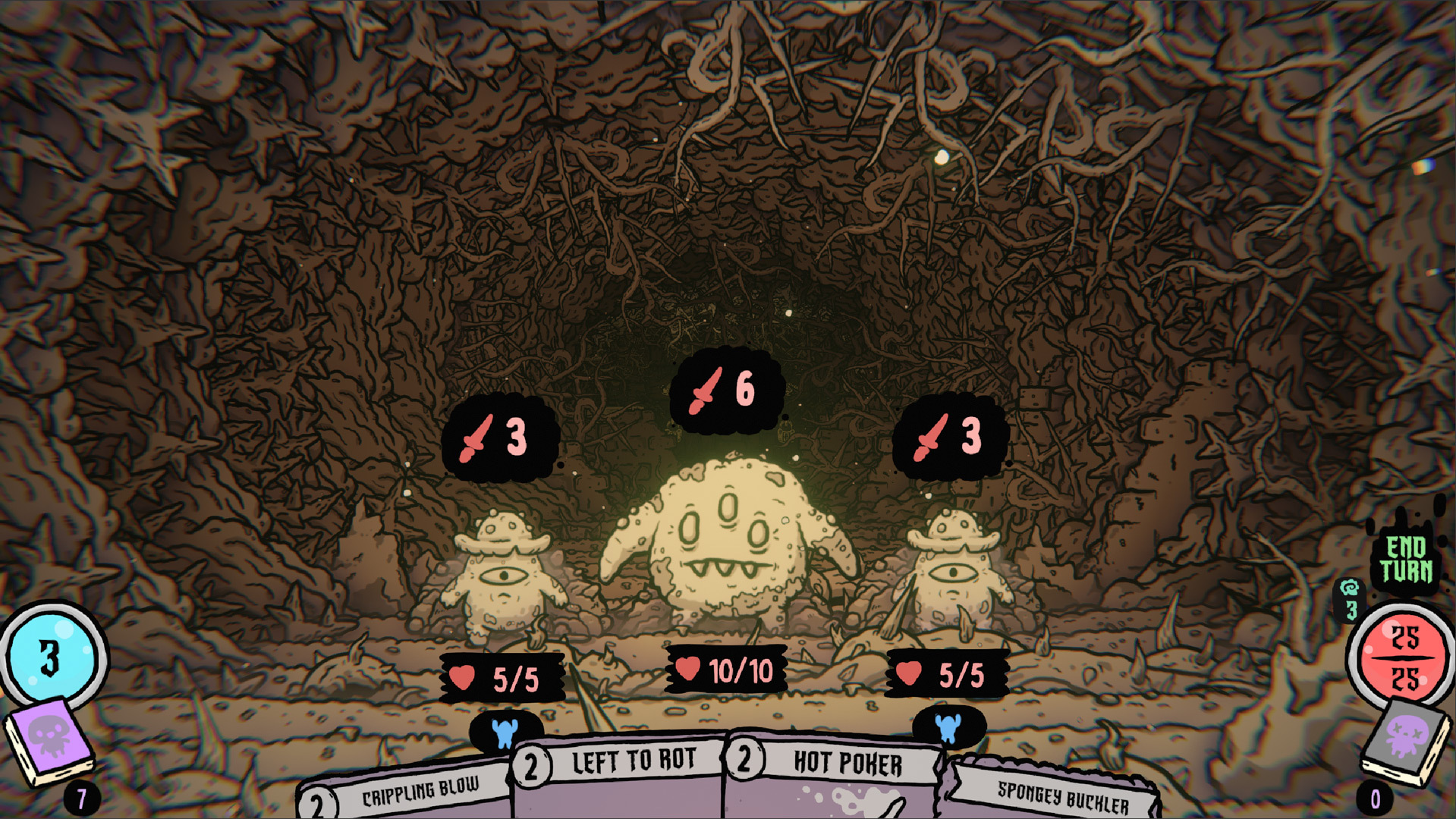The image size is (1456, 819).
Task: Click the left enemy's 5/5 health bar
Action: 501,677
